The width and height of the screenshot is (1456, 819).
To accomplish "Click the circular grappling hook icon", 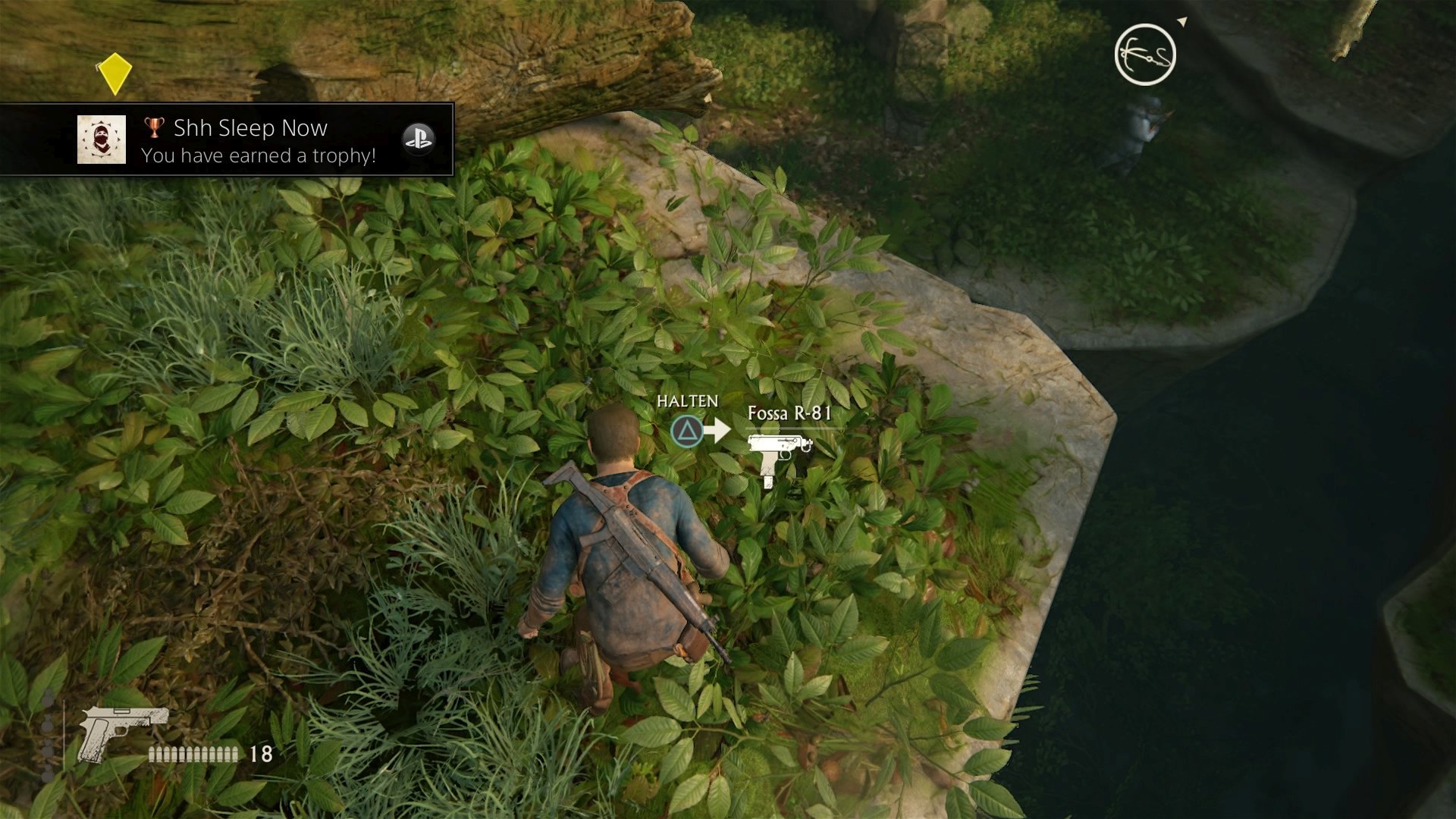I will pyautogui.click(x=1144, y=55).
